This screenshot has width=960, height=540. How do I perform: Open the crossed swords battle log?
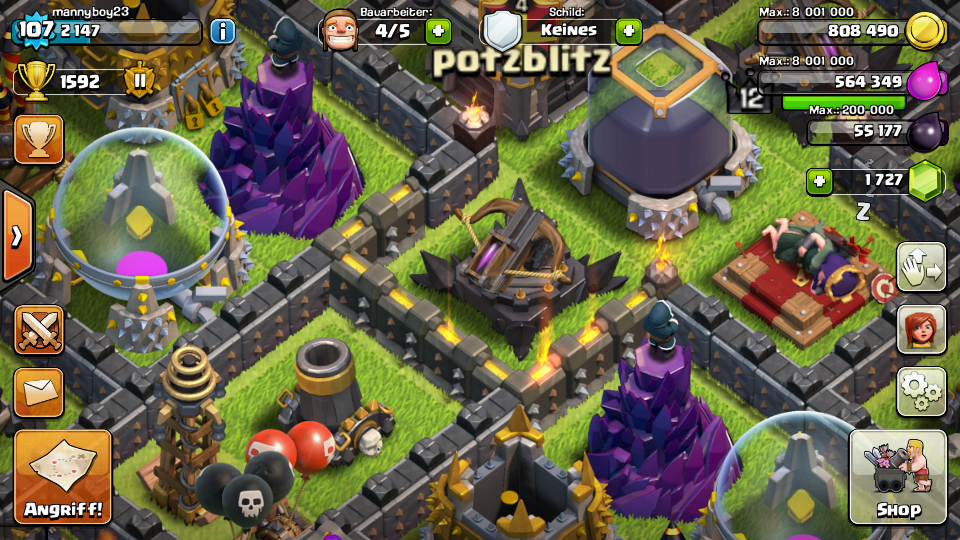coord(39,330)
